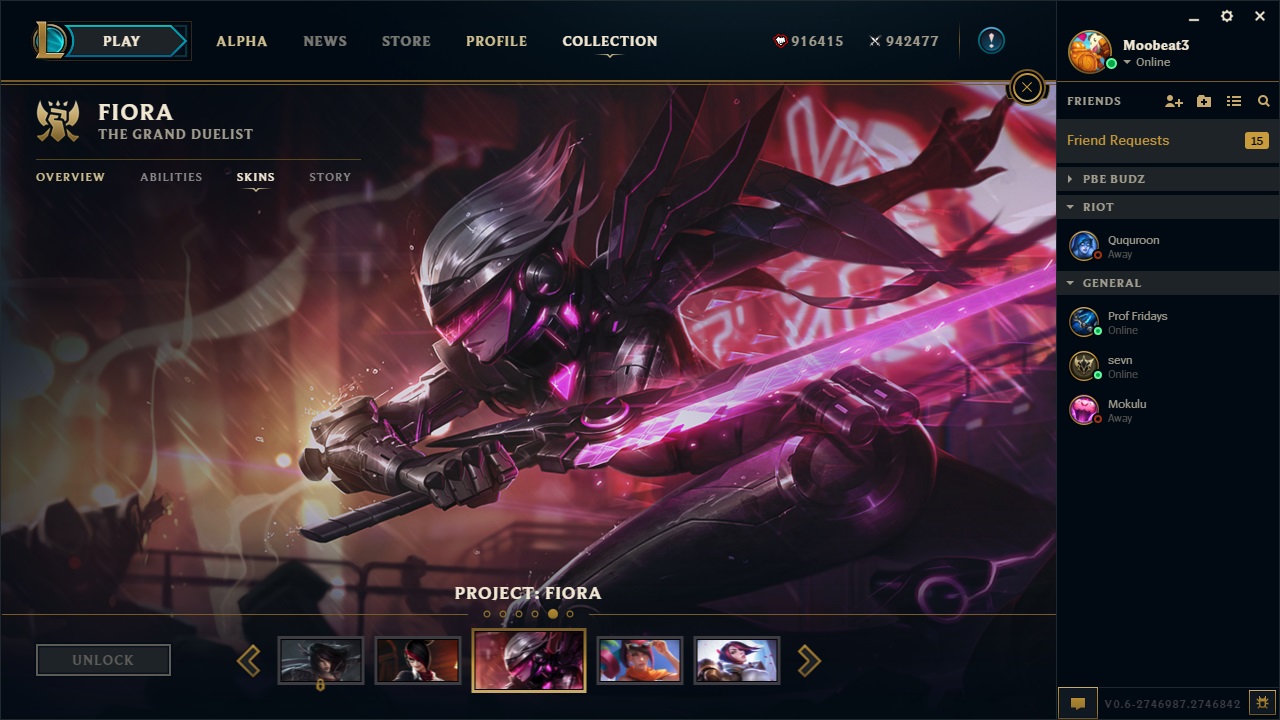The height and width of the screenshot is (720, 1280).
Task: Click the right arrow in the skin carousel
Action: coord(808,660)
